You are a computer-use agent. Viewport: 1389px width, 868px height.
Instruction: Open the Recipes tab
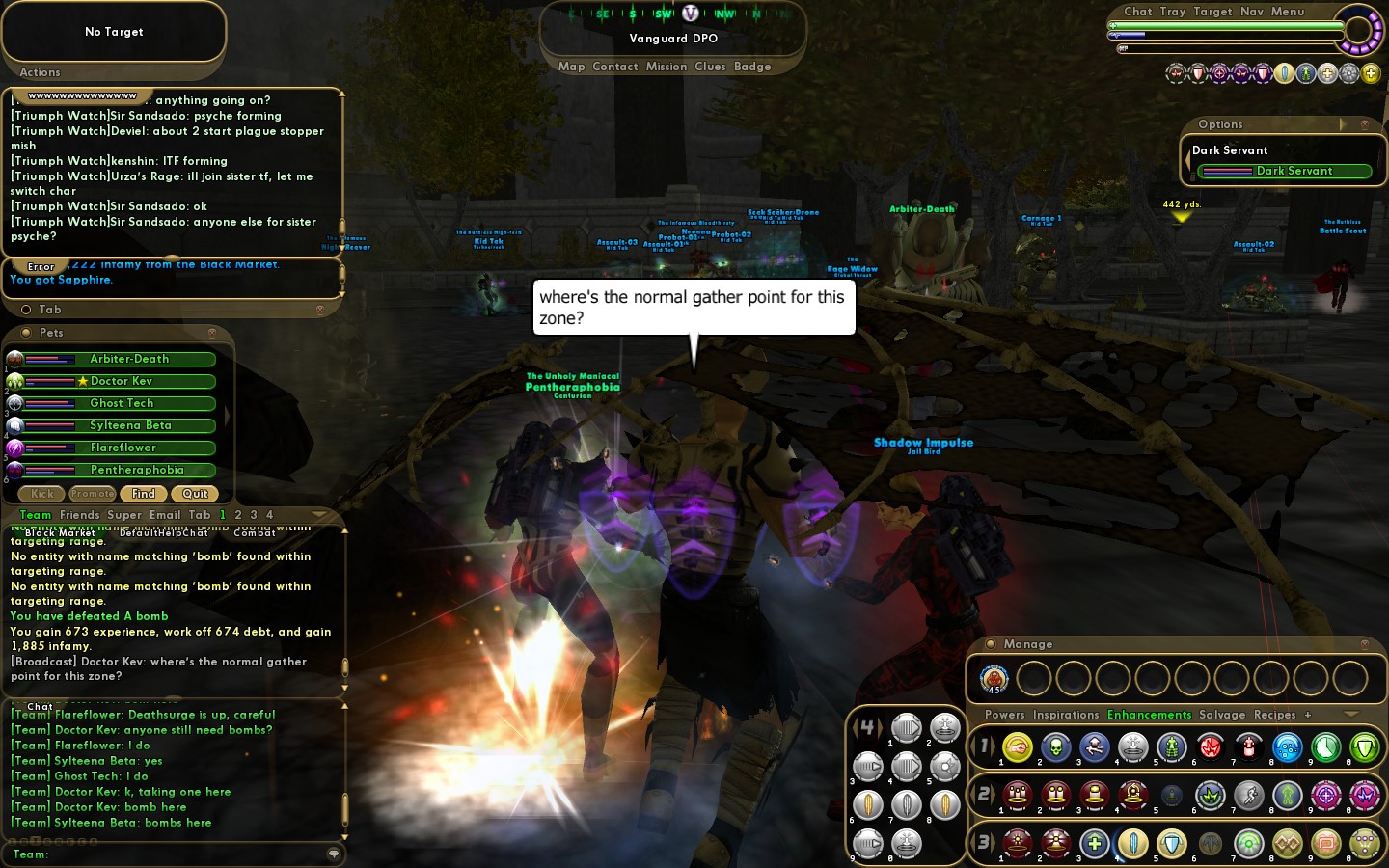pyautogui.click(x=1274, y=715)
